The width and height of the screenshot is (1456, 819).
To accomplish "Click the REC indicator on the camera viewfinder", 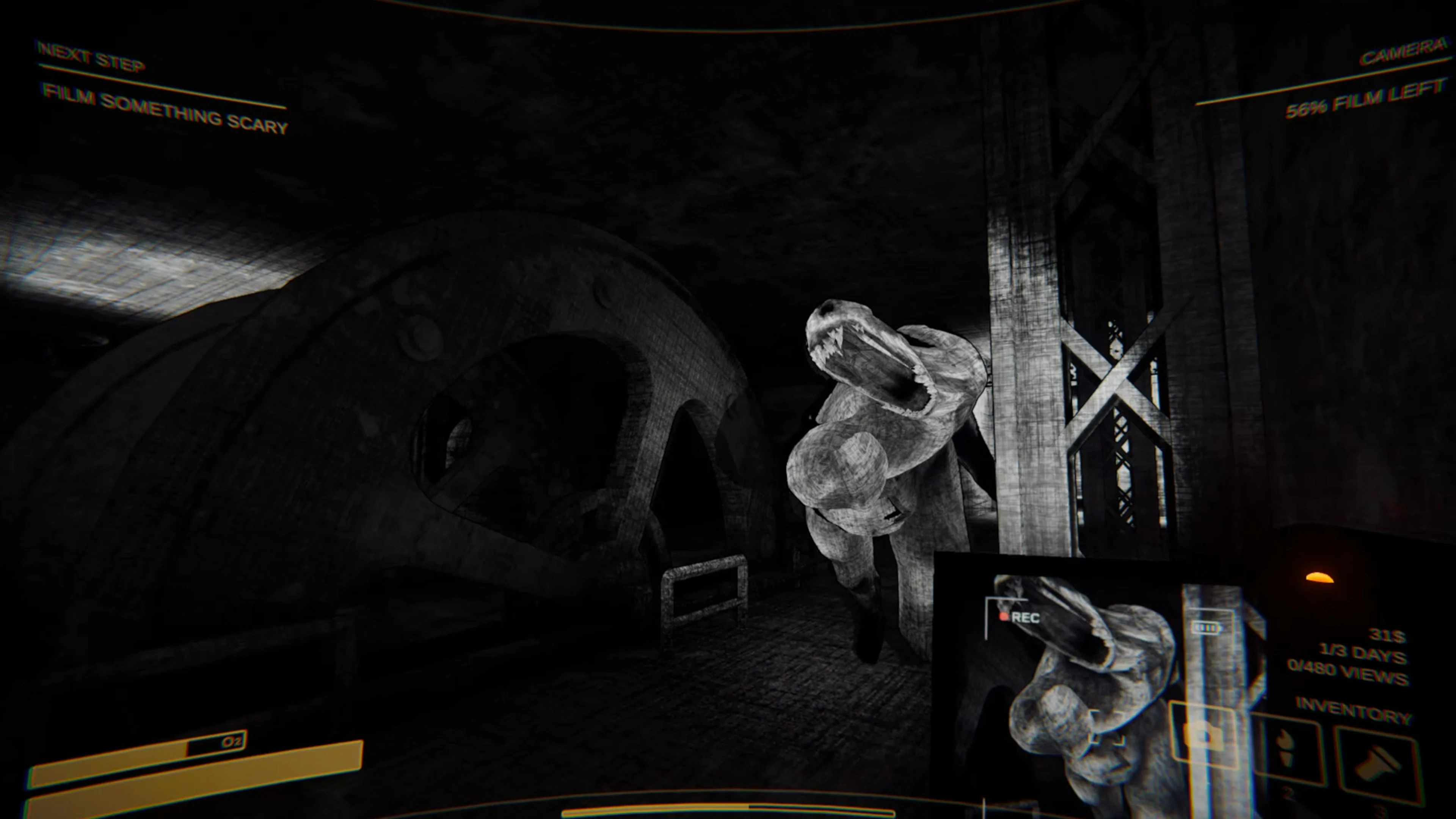I will point(1026,618).
